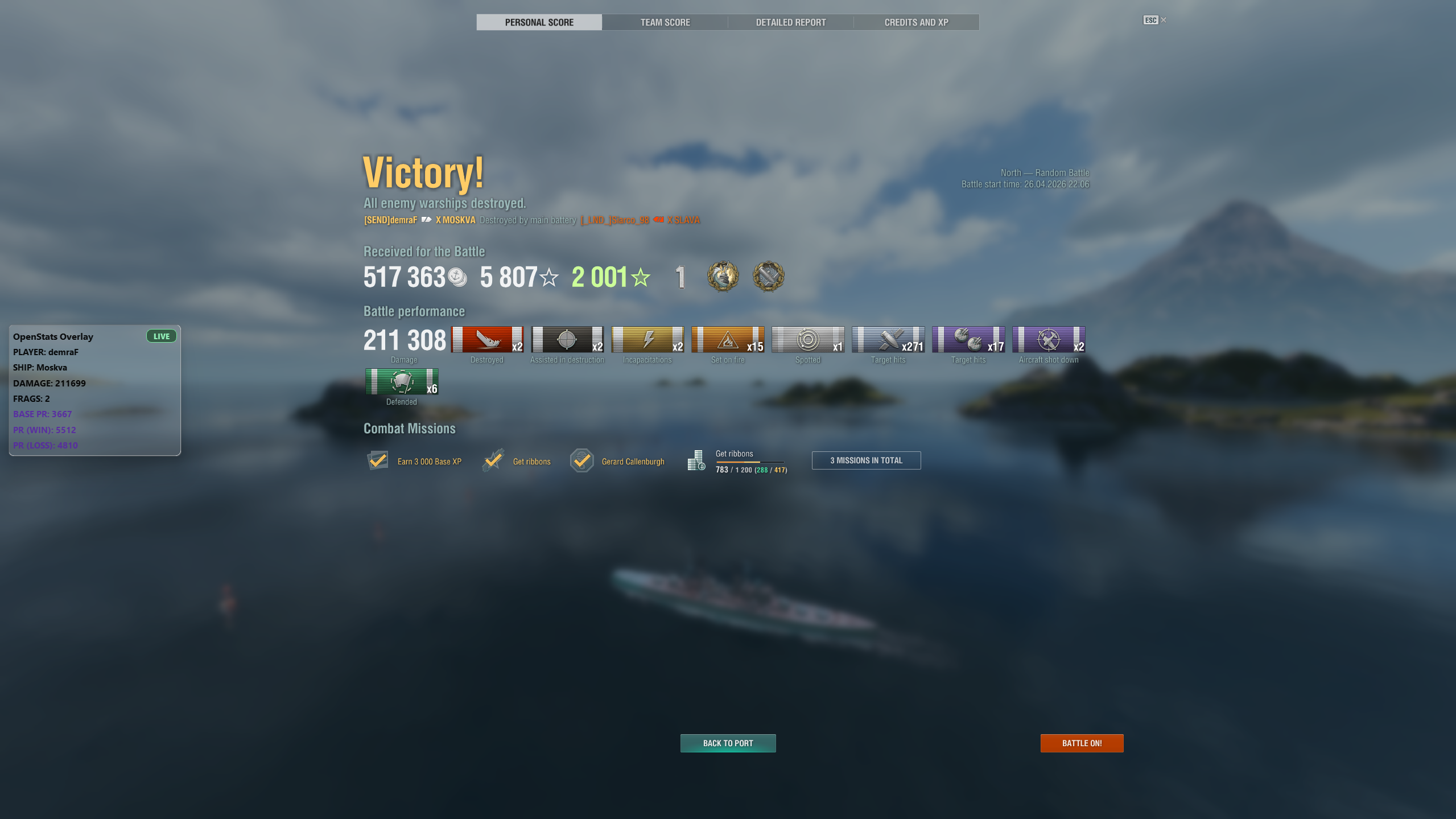Toggle the LIVE indicator on OpenStats Overlay

pyautogui.click(x=161, y=336)
